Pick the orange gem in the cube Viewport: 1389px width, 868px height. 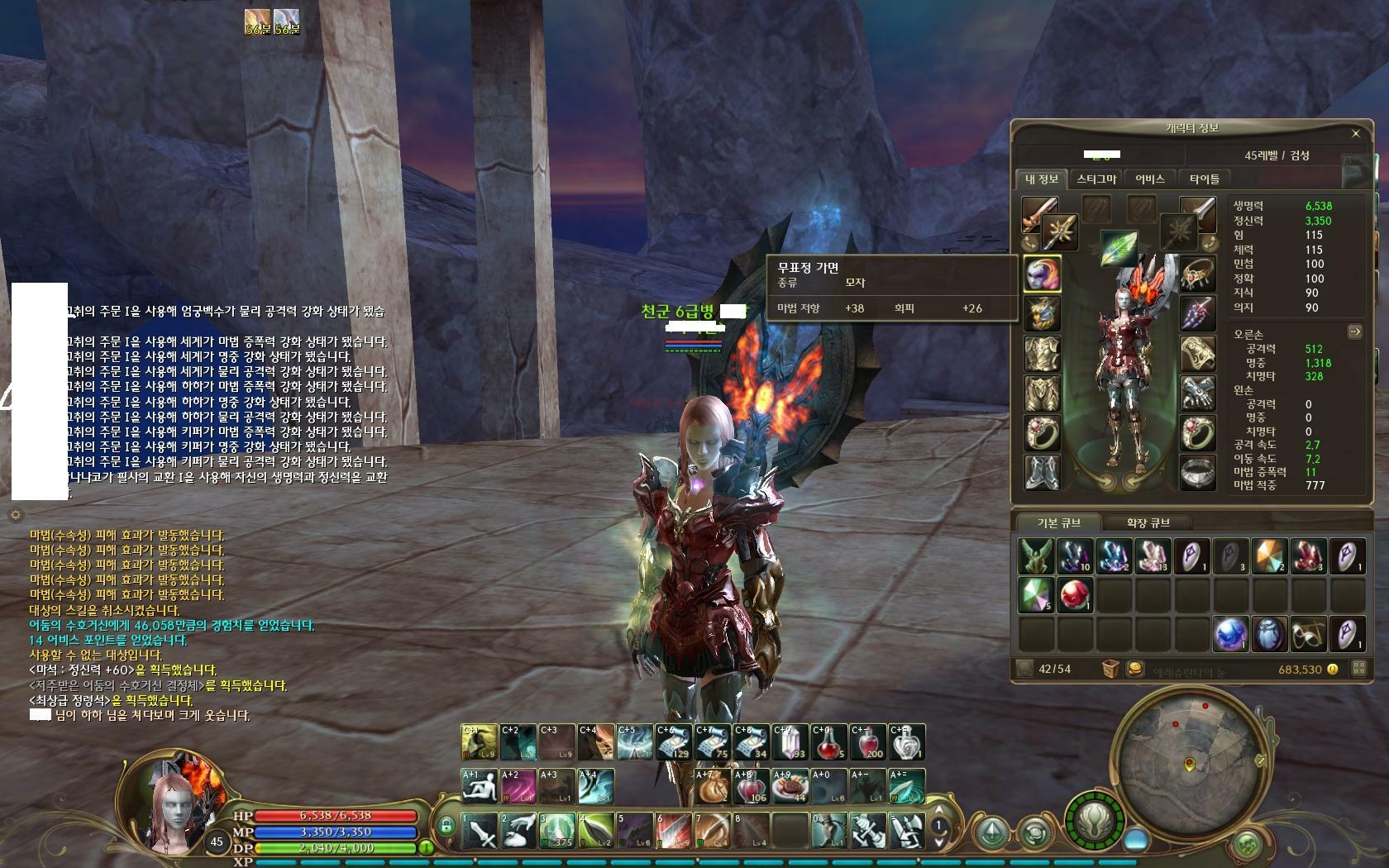(1269, 556)
